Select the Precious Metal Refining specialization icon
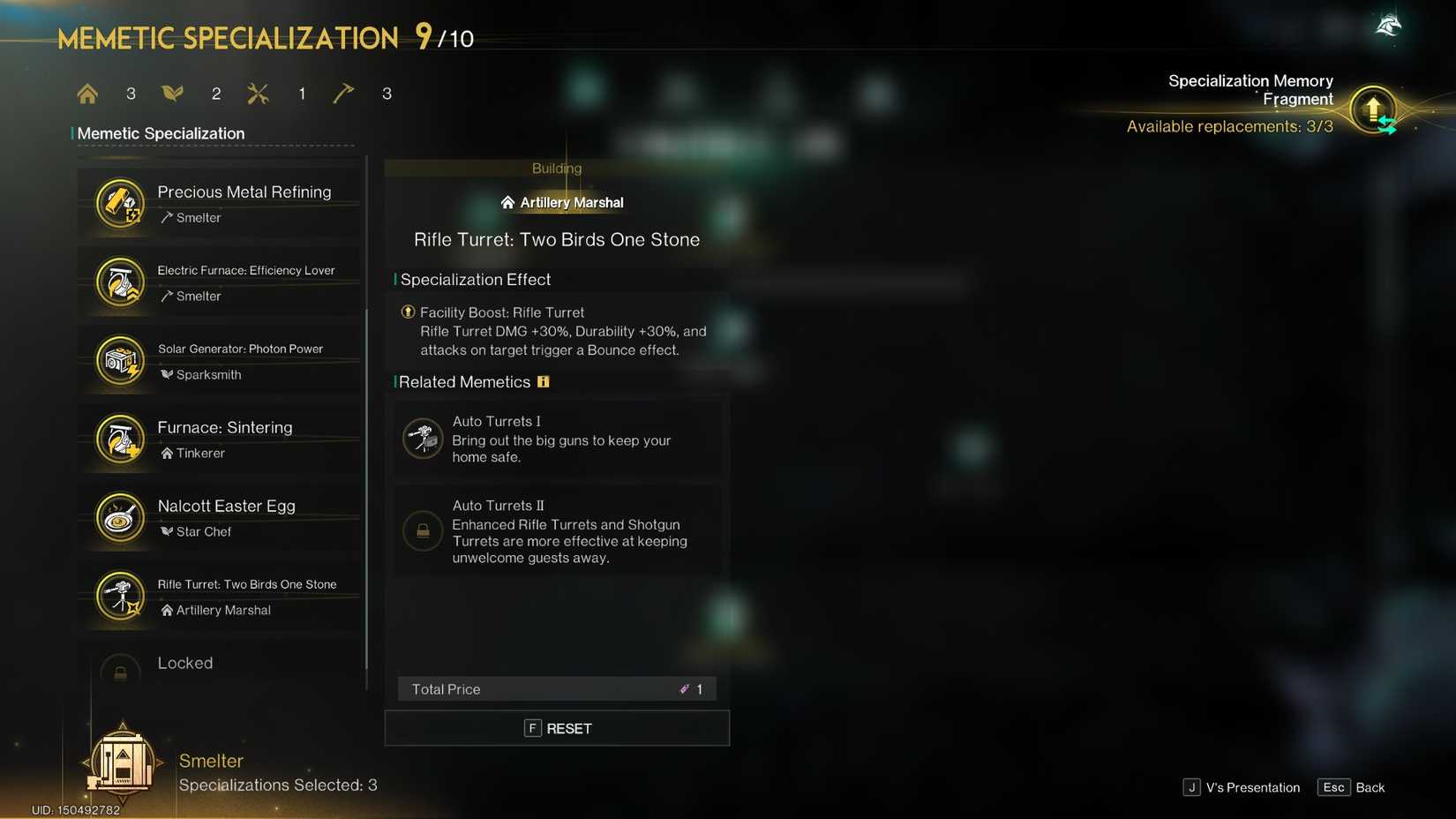This screenshot has width=1456, height=819. click(x=120, y=203)
